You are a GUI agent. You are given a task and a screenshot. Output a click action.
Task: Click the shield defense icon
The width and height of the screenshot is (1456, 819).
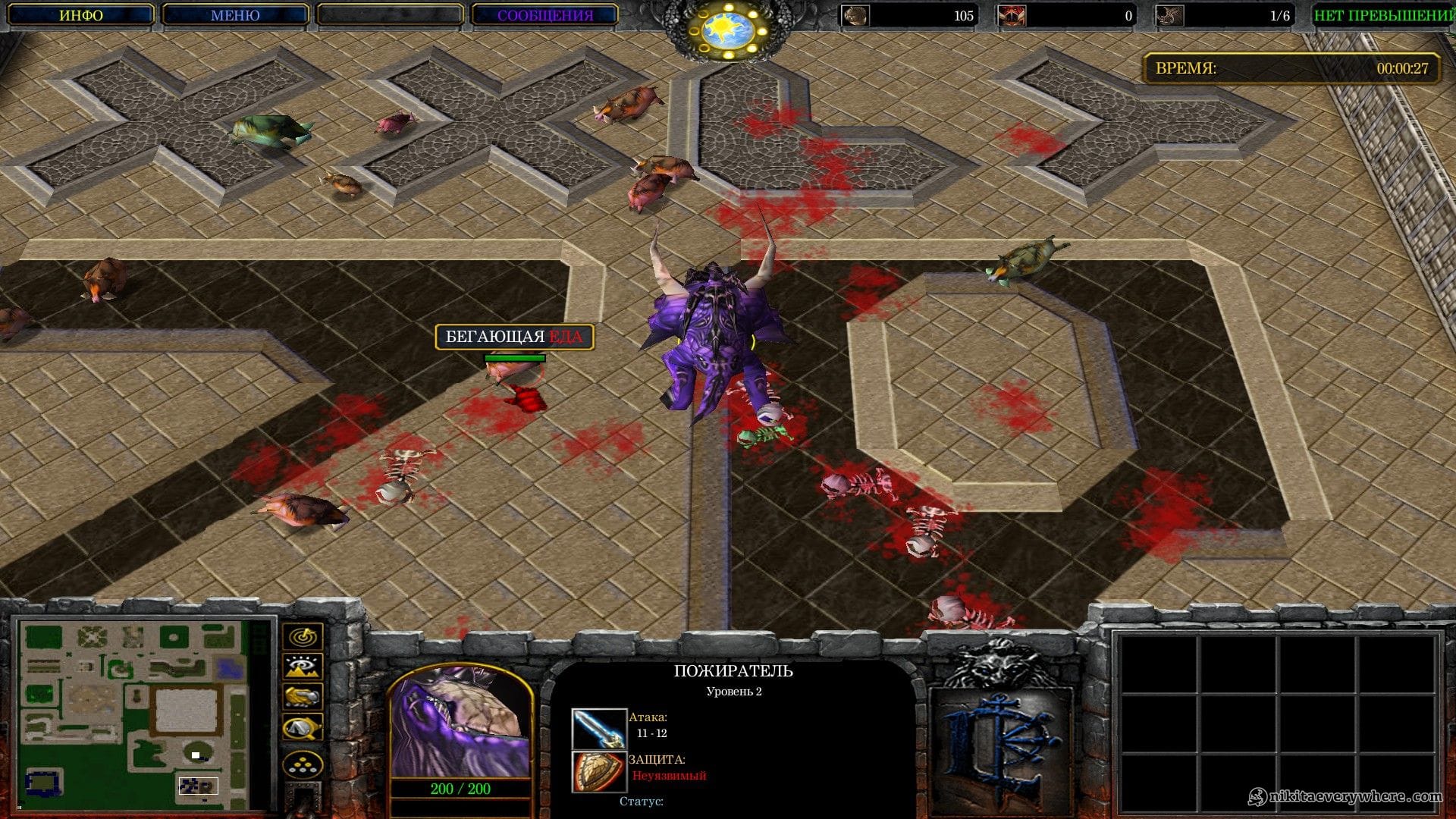(598, 771)
